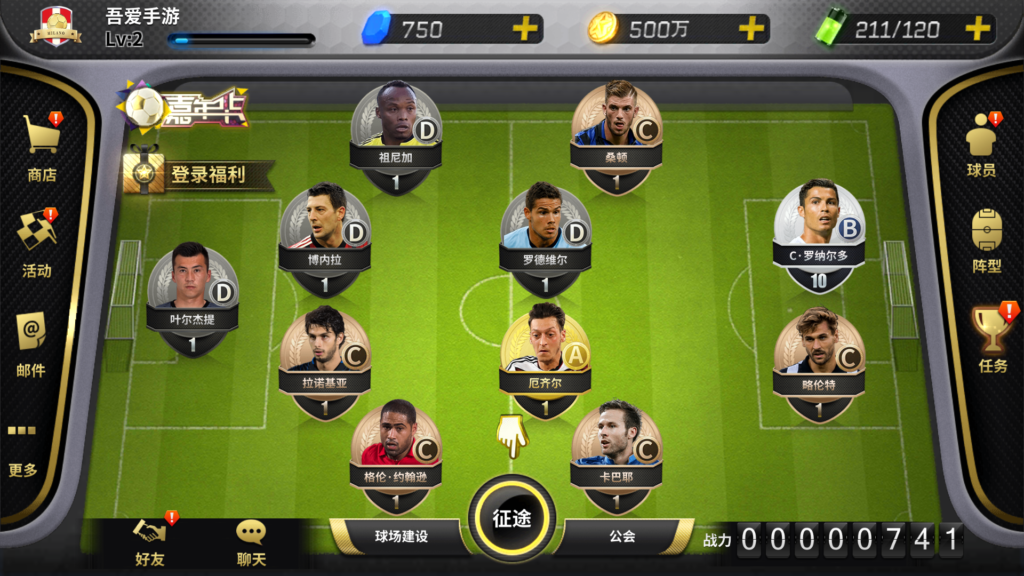1024x576 pixels.
Task: Select the 厄齐尔 player card
Action: click(545, 360)
